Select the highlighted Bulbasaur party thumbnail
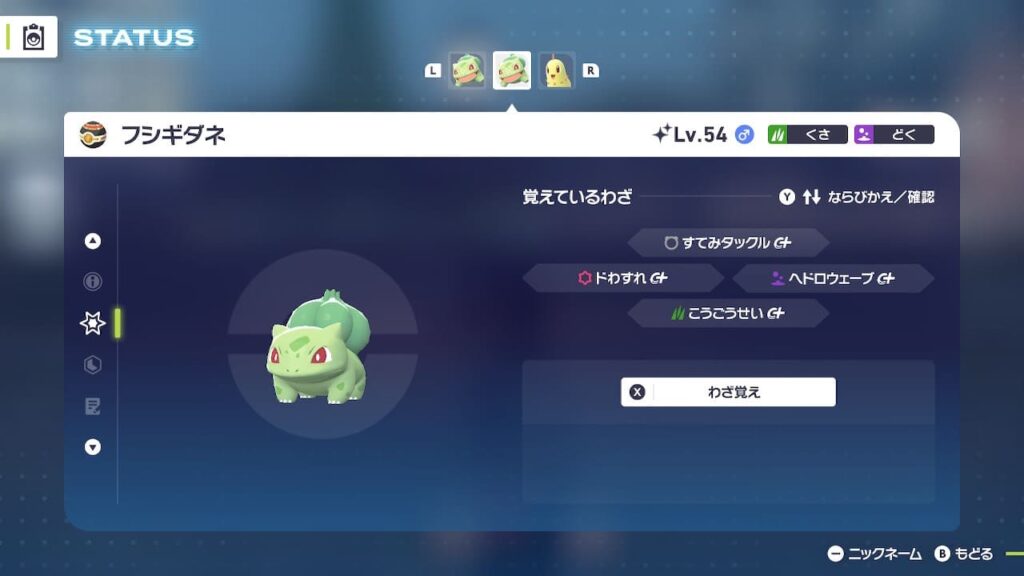Image resolution: width=1024 pixels, height=576 pixels. (512, 71)
